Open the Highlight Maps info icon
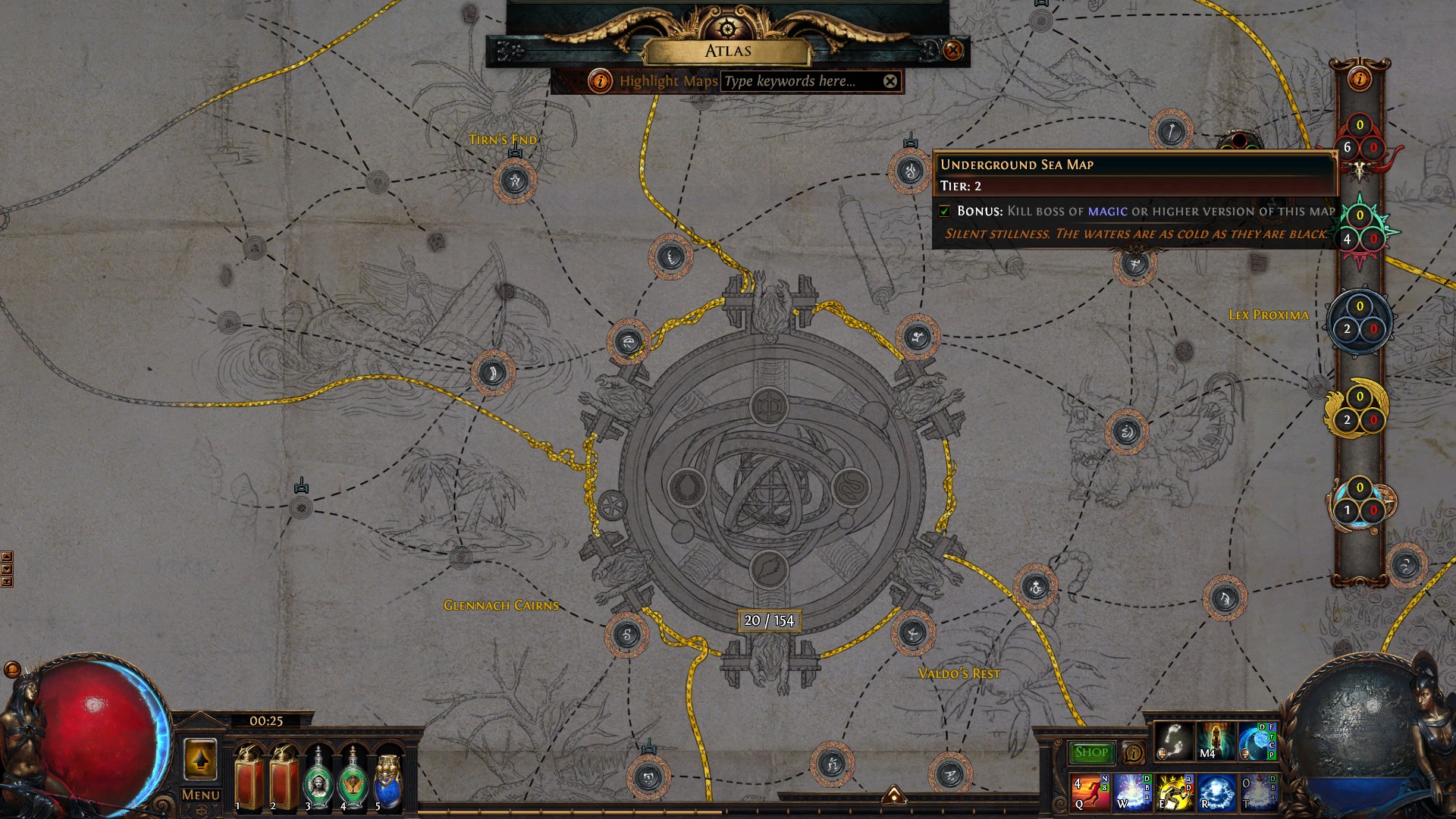 [x=600, y=81]
